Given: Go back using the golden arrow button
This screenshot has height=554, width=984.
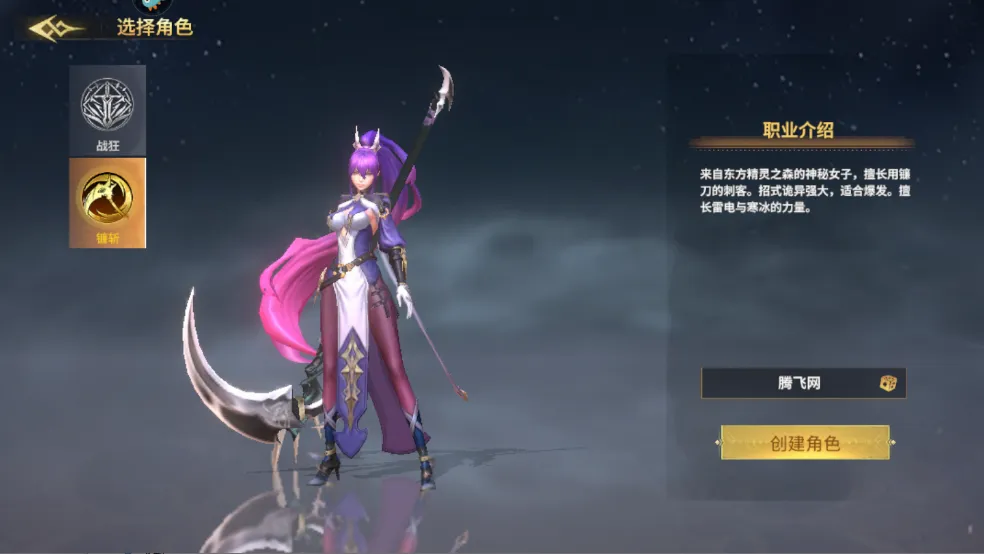Looking at the screenshot, I should click(x=57, y=28).
